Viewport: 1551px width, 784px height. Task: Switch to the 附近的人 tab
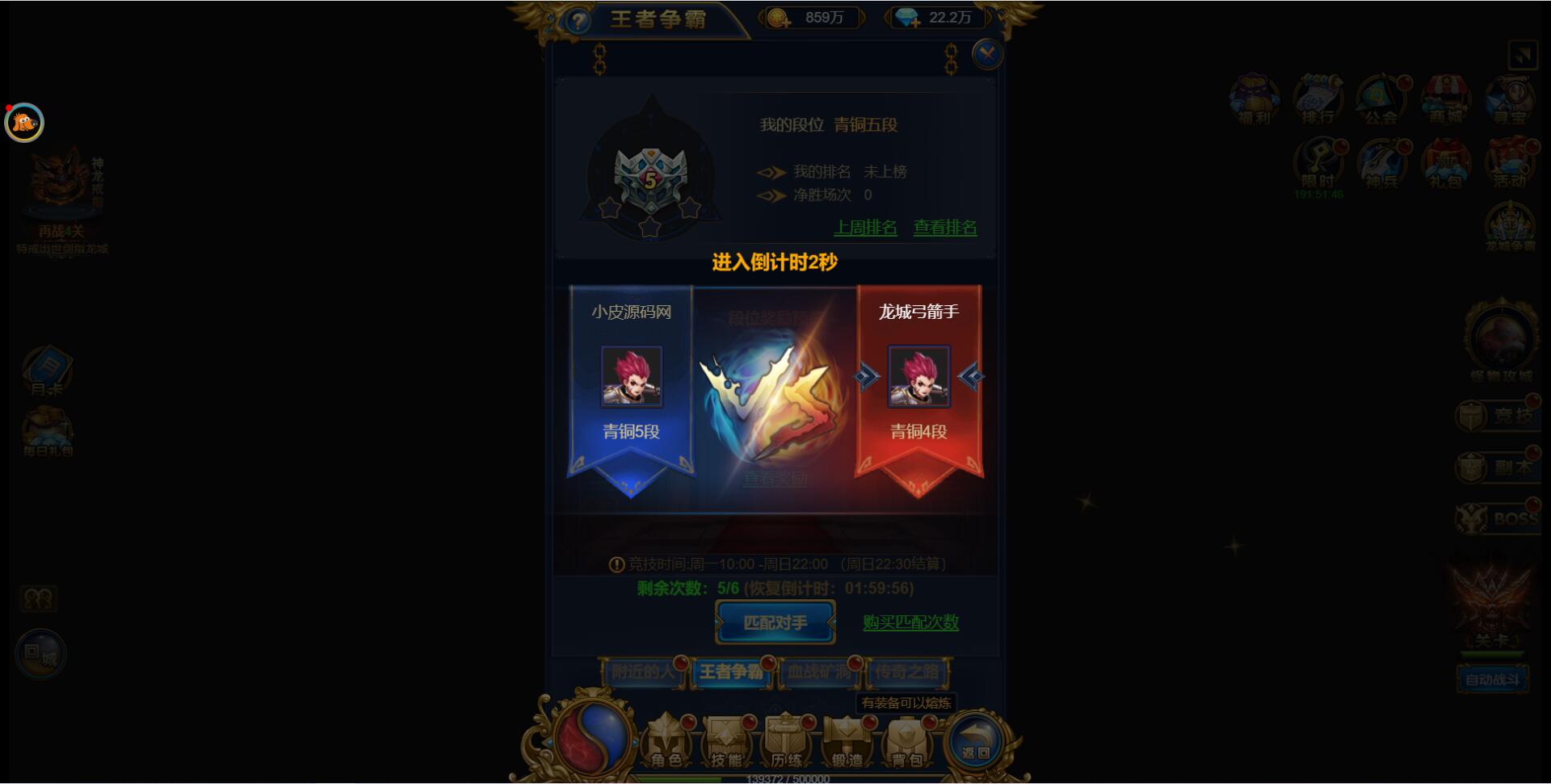644,673
